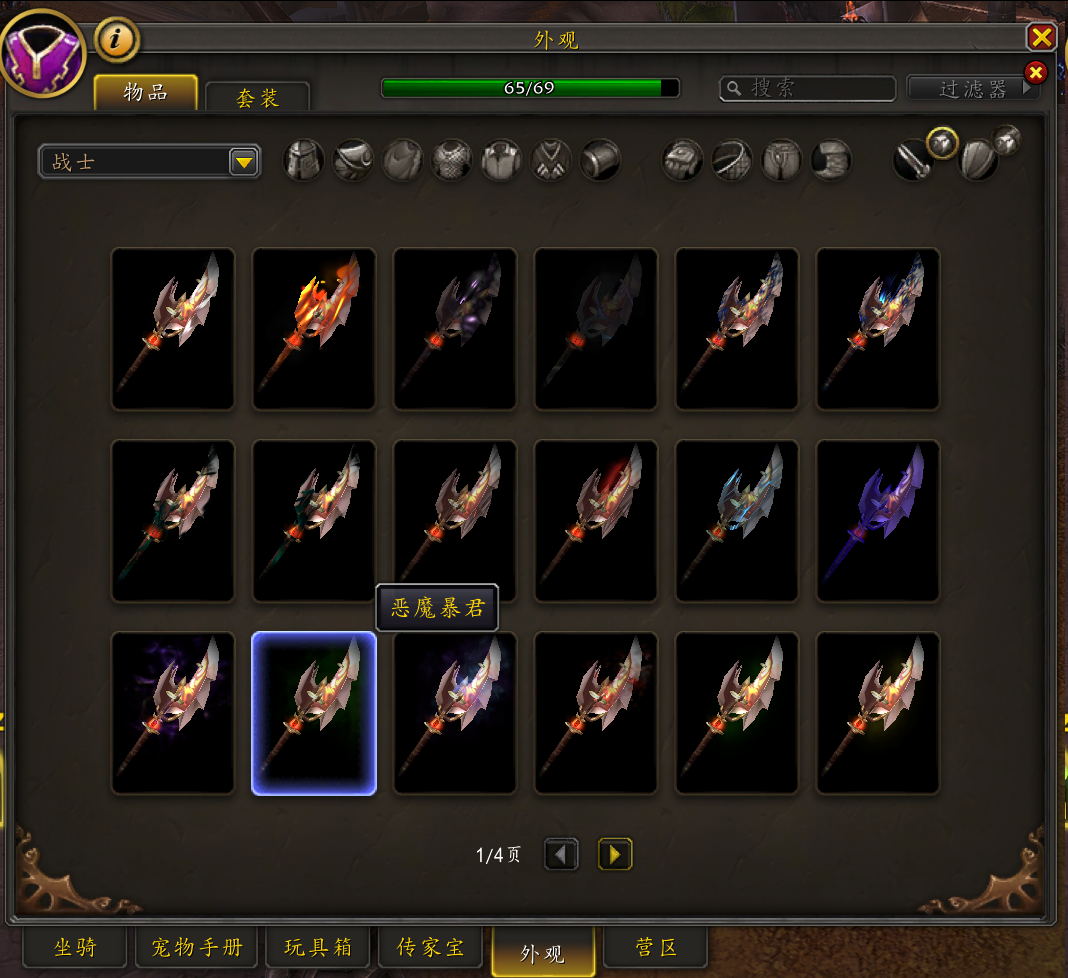Viewport: 1068px width, 978px height.
Task: Click the round info button
Action: point(117,40)
